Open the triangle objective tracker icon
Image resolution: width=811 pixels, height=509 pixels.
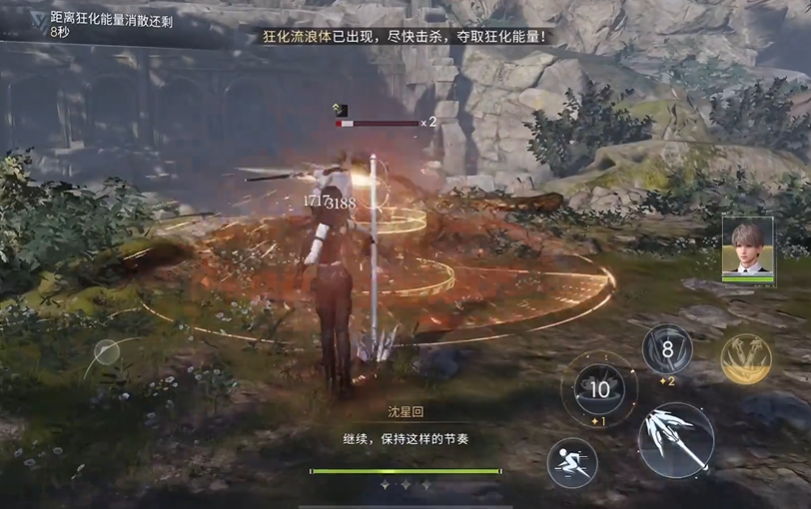[x=36, y=20]
